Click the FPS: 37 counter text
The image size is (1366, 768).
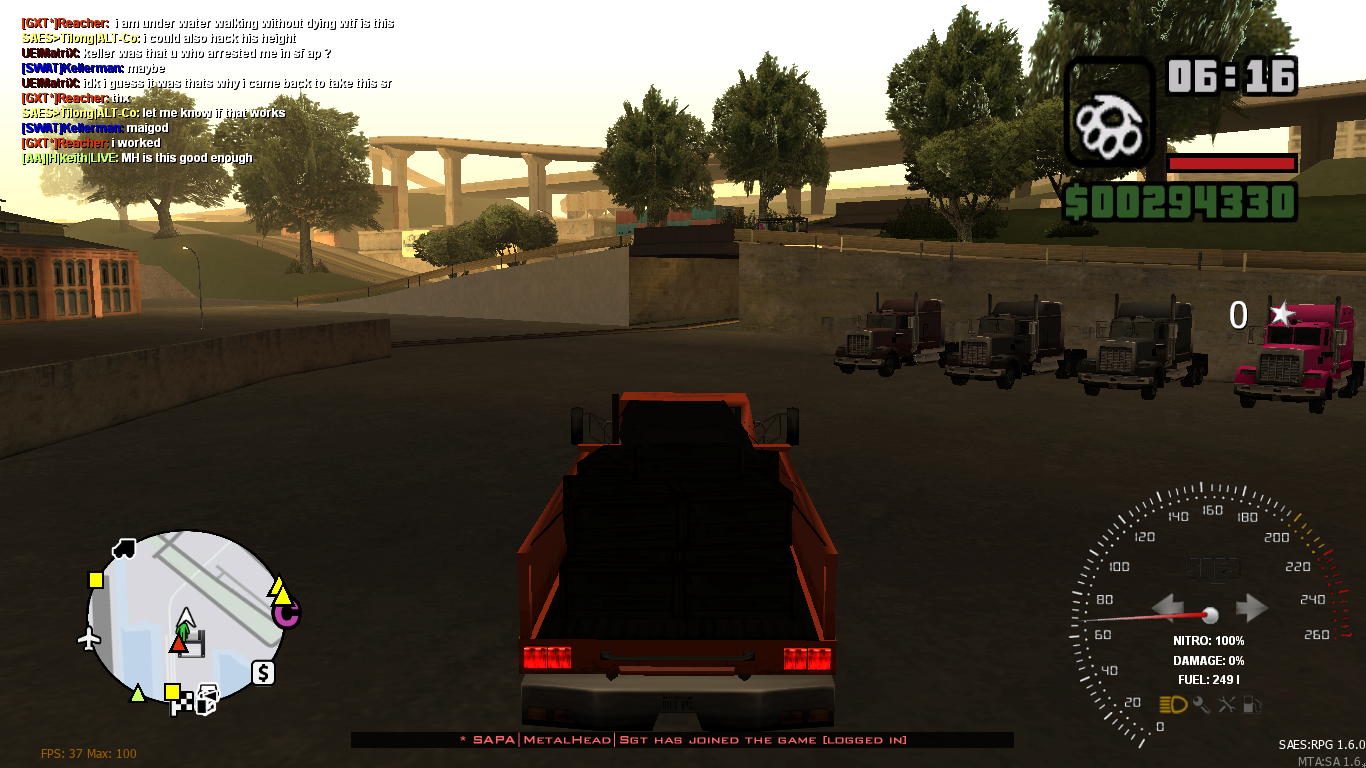(62, 753)
